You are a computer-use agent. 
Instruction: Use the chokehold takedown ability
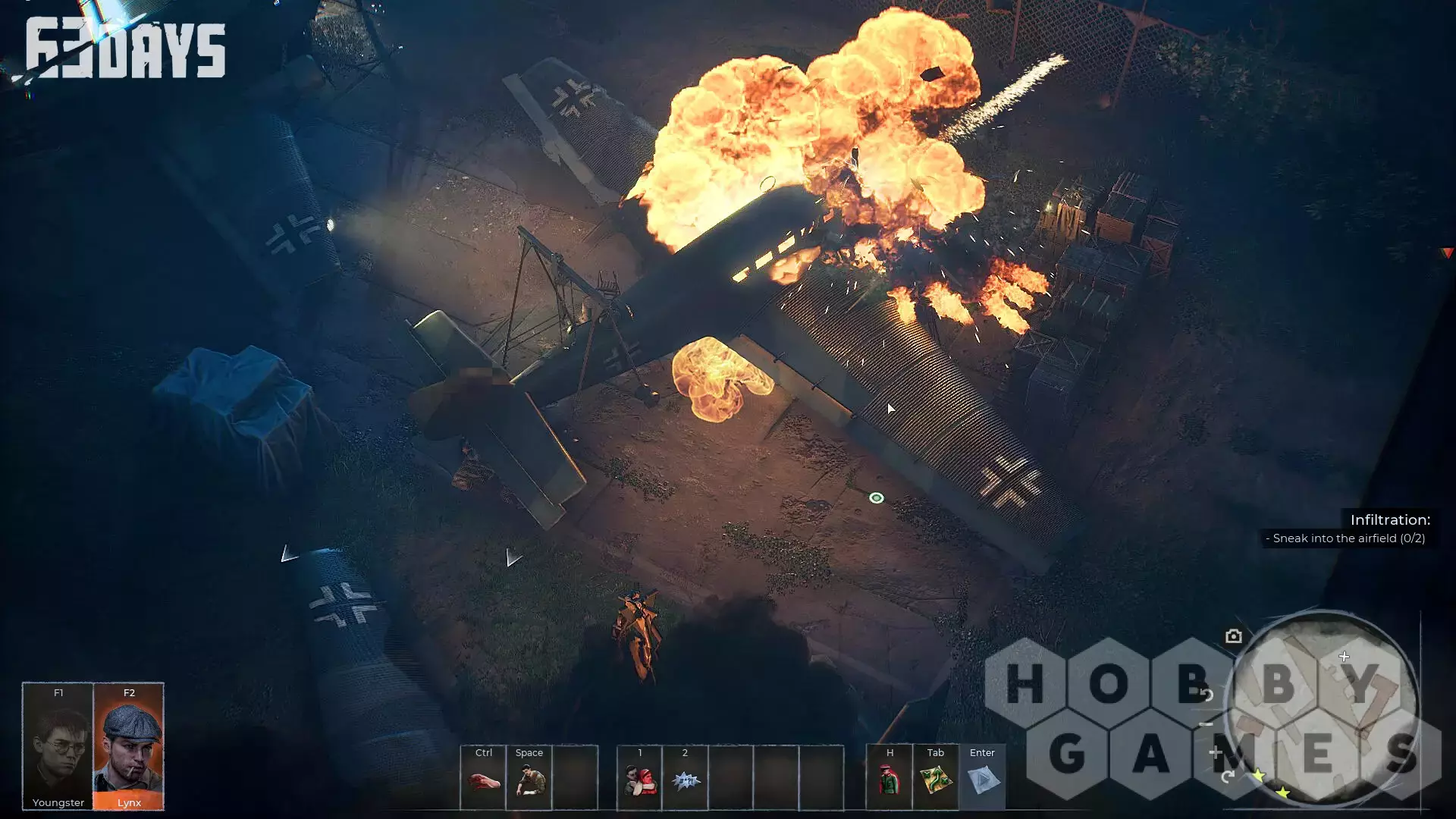(639, 780)
